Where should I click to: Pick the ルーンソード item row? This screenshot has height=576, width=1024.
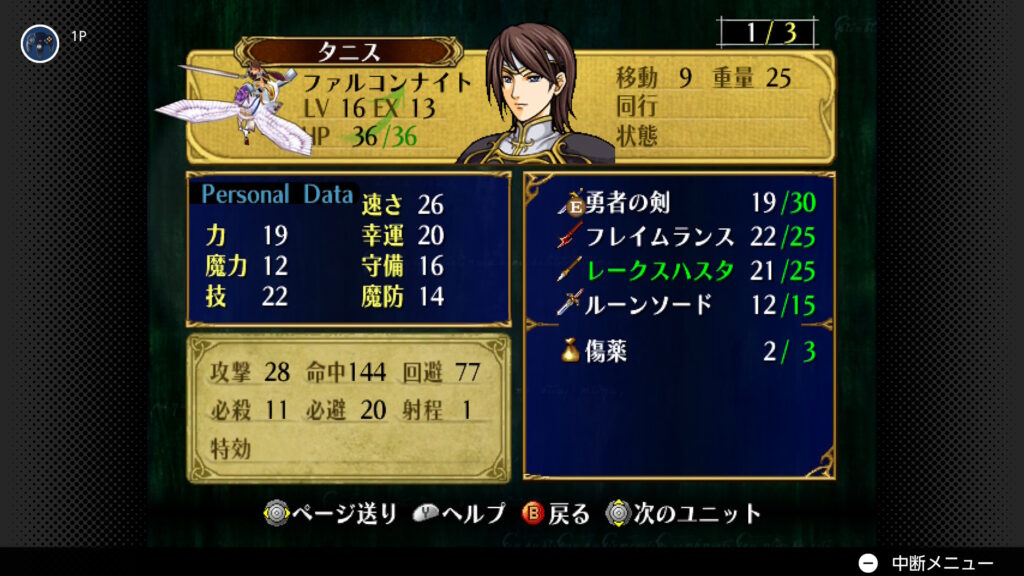(686, 303)
